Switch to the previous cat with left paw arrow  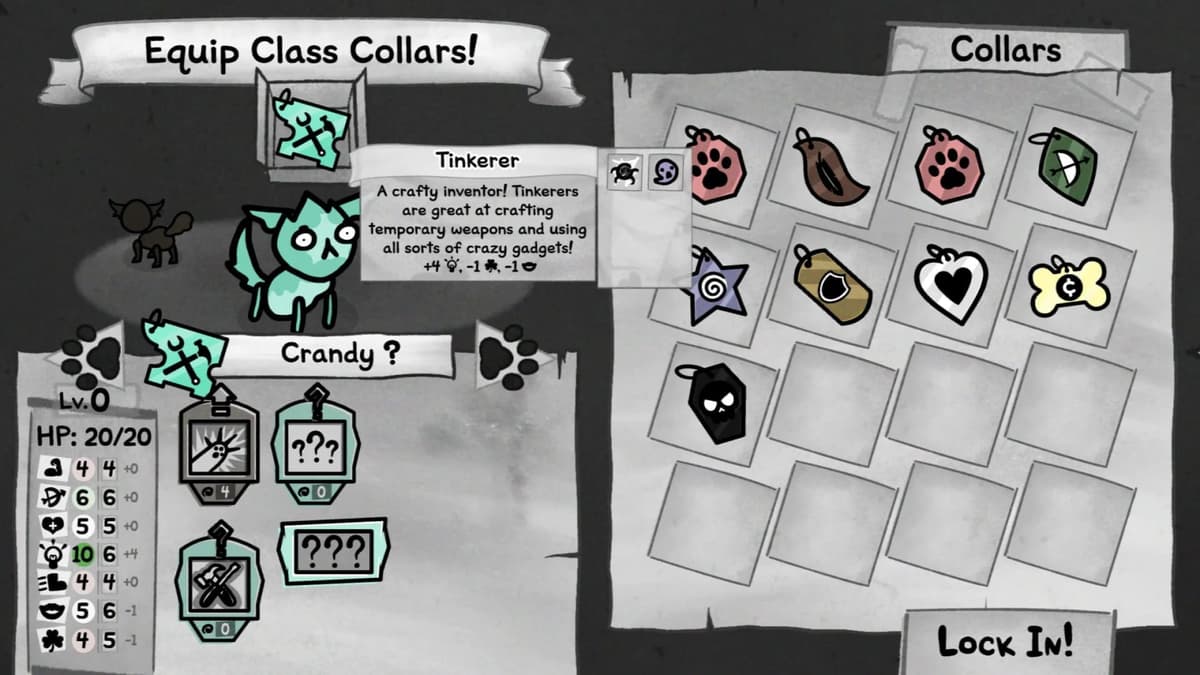tap(89, 353)
